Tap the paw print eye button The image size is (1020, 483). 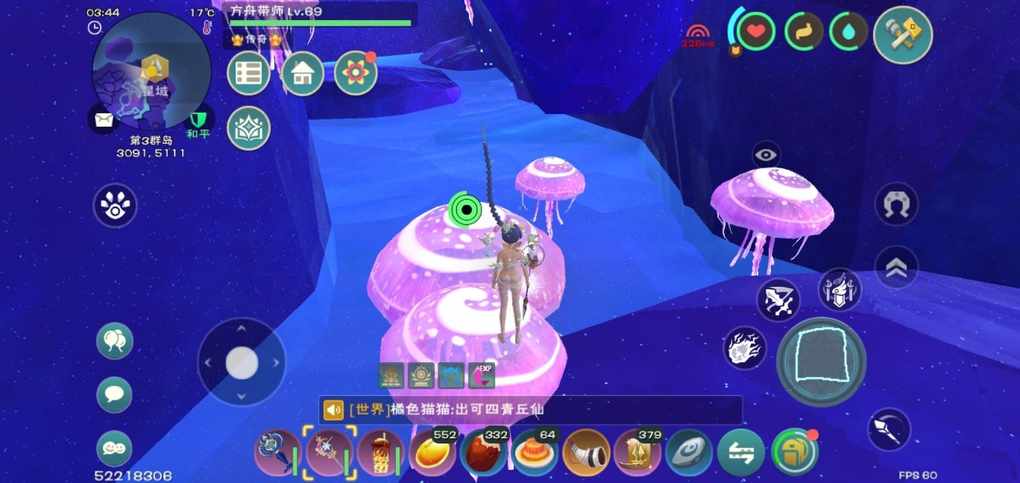click(x=115, y=205)
